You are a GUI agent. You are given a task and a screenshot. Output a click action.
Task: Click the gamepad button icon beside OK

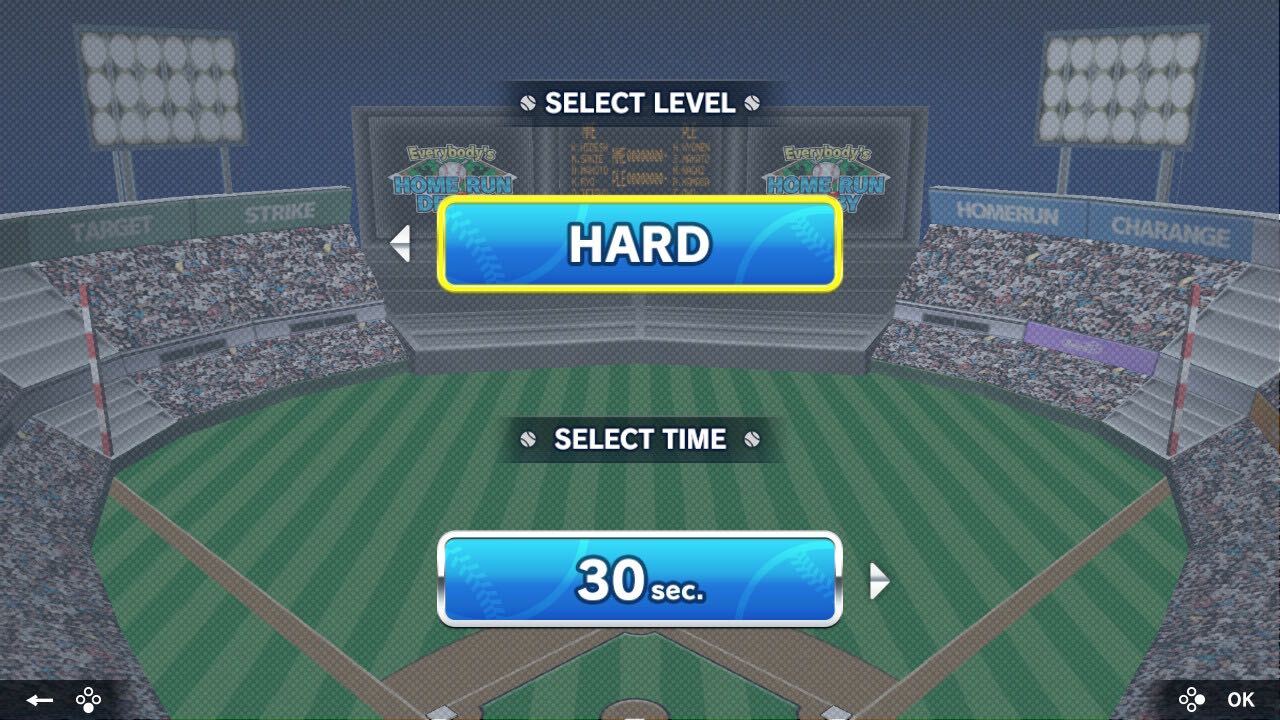(x=1194, y=700)
